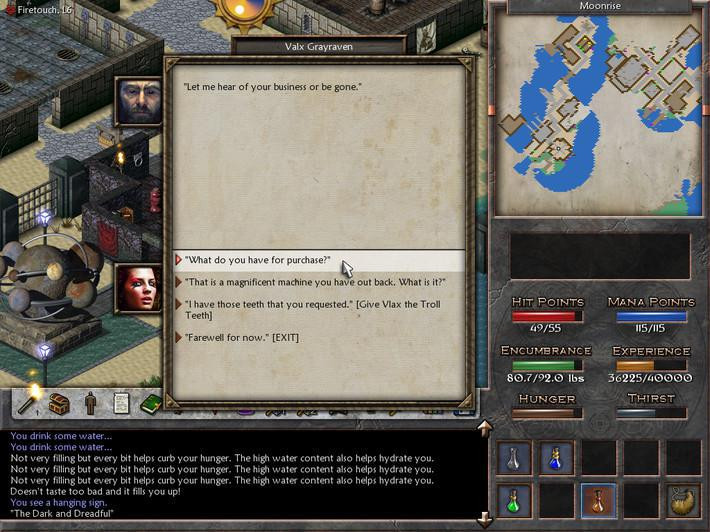
Task: Use the green potion quick slot
Action: point(514,499)
